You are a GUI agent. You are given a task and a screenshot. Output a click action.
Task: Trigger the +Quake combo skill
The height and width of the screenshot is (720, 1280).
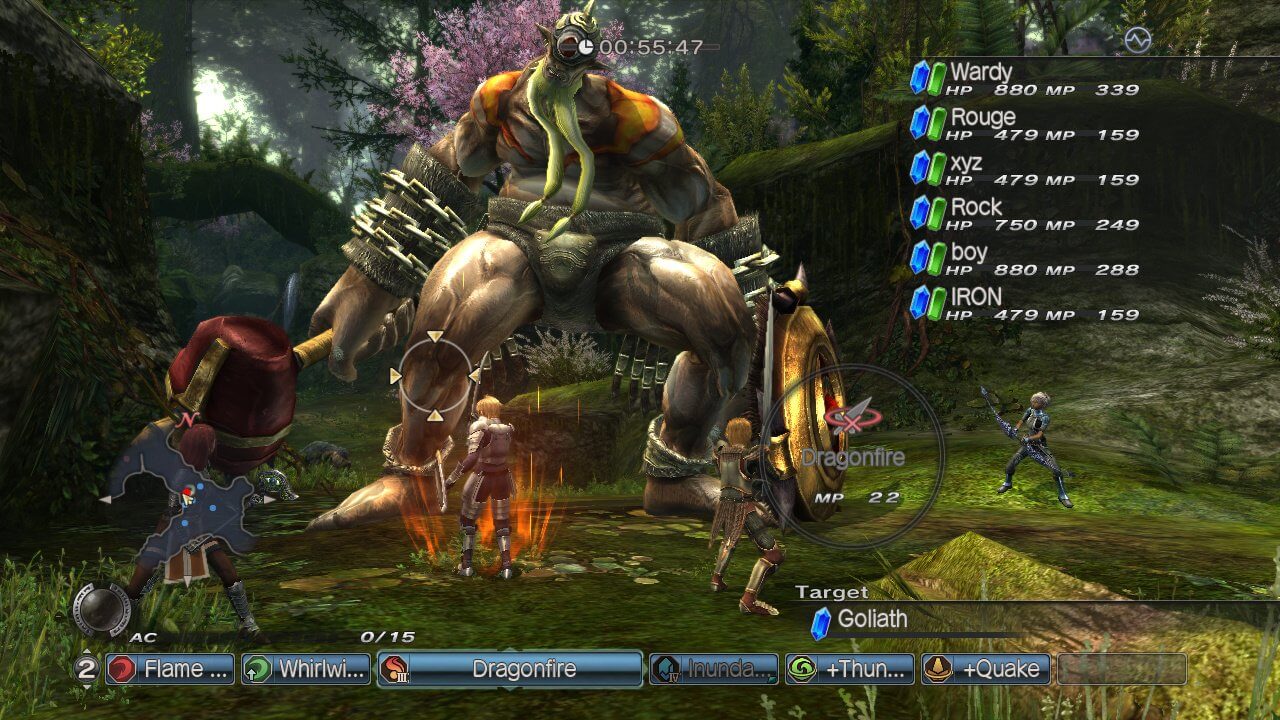tap(986, 669)
